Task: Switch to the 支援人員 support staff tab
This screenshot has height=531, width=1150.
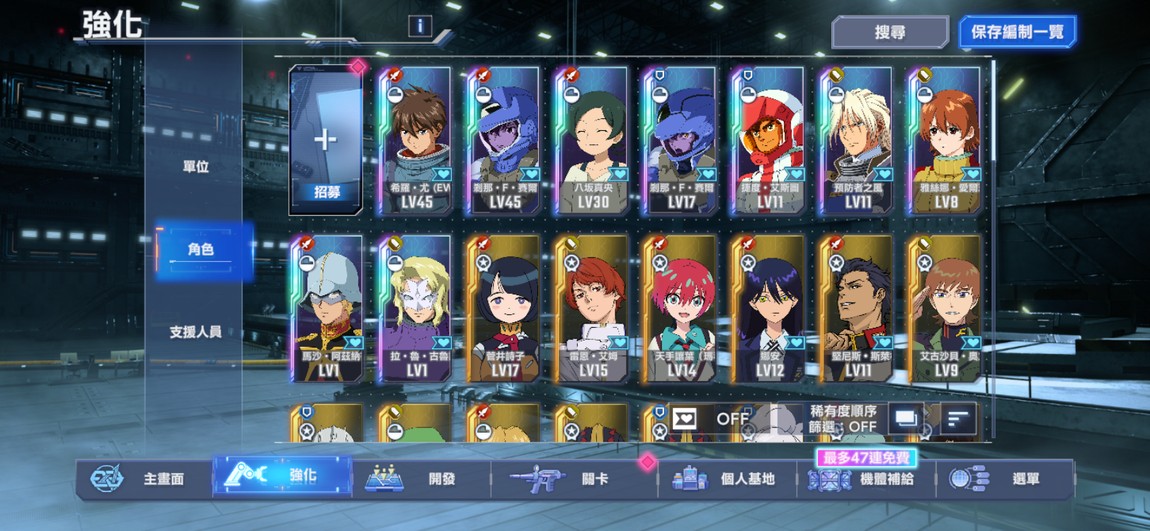Action: click(x=195, y=332)
